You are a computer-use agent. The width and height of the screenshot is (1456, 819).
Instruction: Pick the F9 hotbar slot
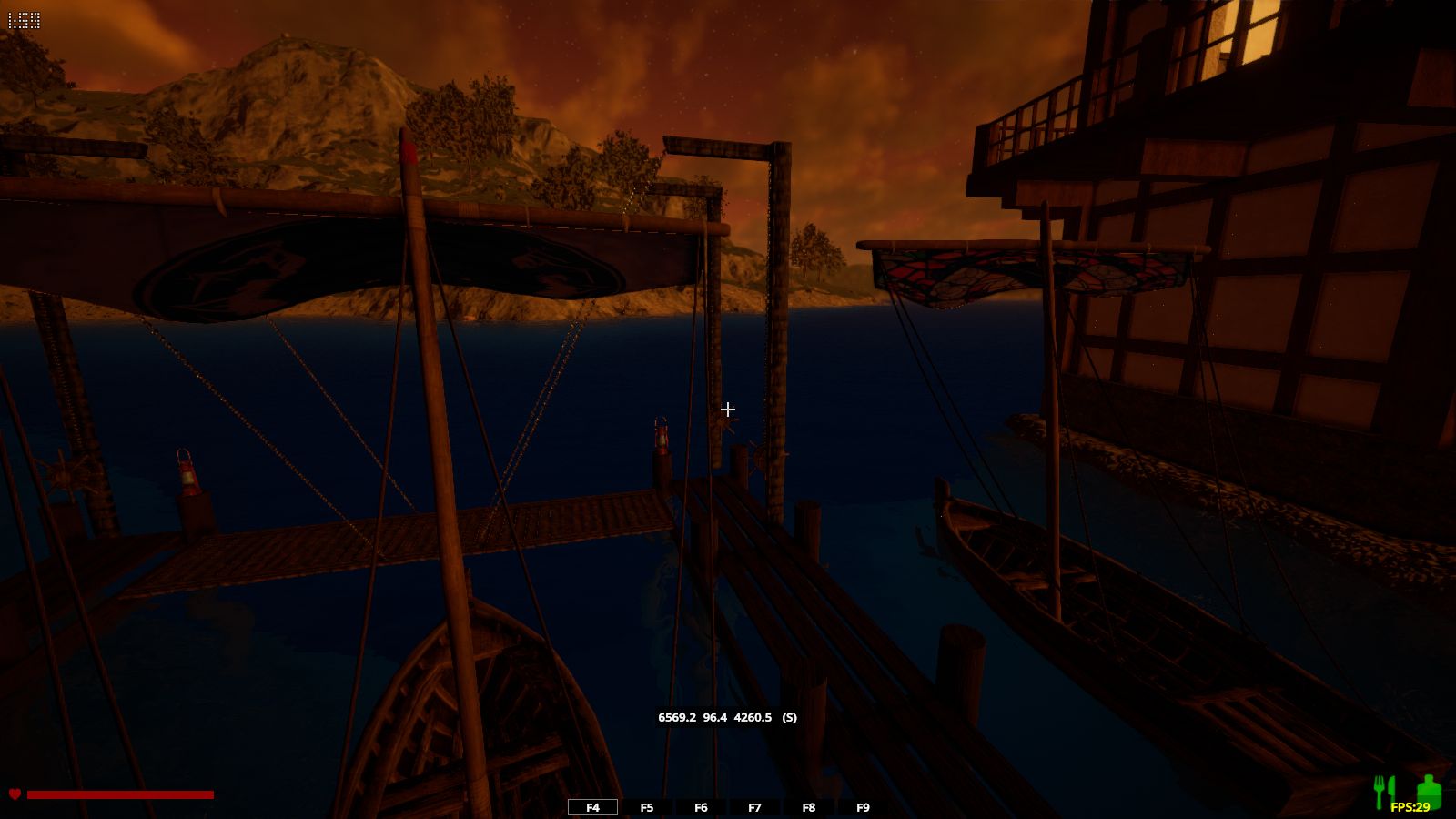(863, 807)
